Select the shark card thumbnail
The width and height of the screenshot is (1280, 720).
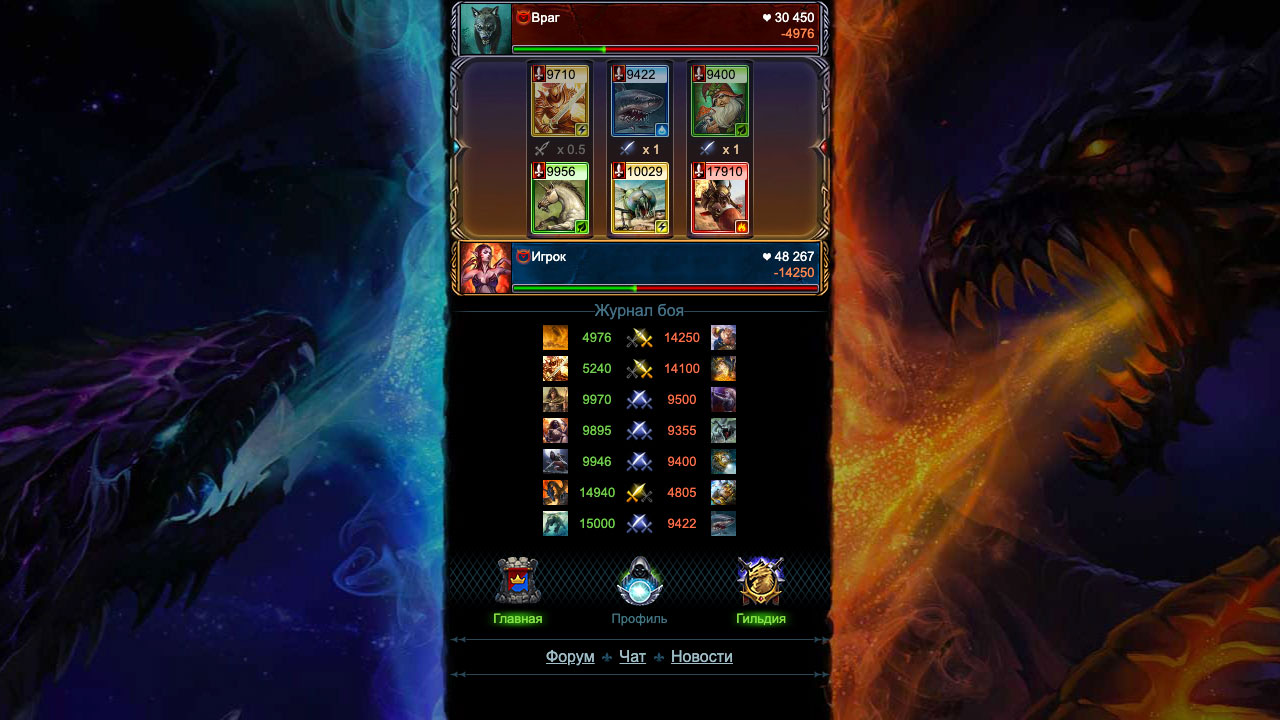640,103
